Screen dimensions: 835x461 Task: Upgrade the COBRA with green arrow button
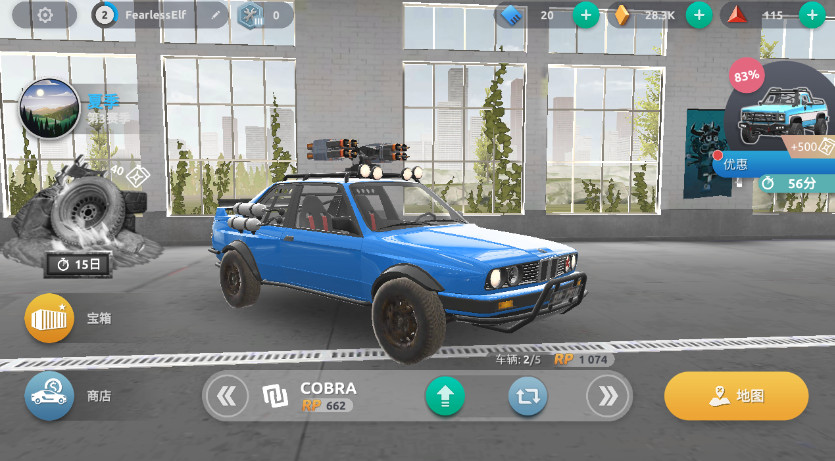pos(445,397)
